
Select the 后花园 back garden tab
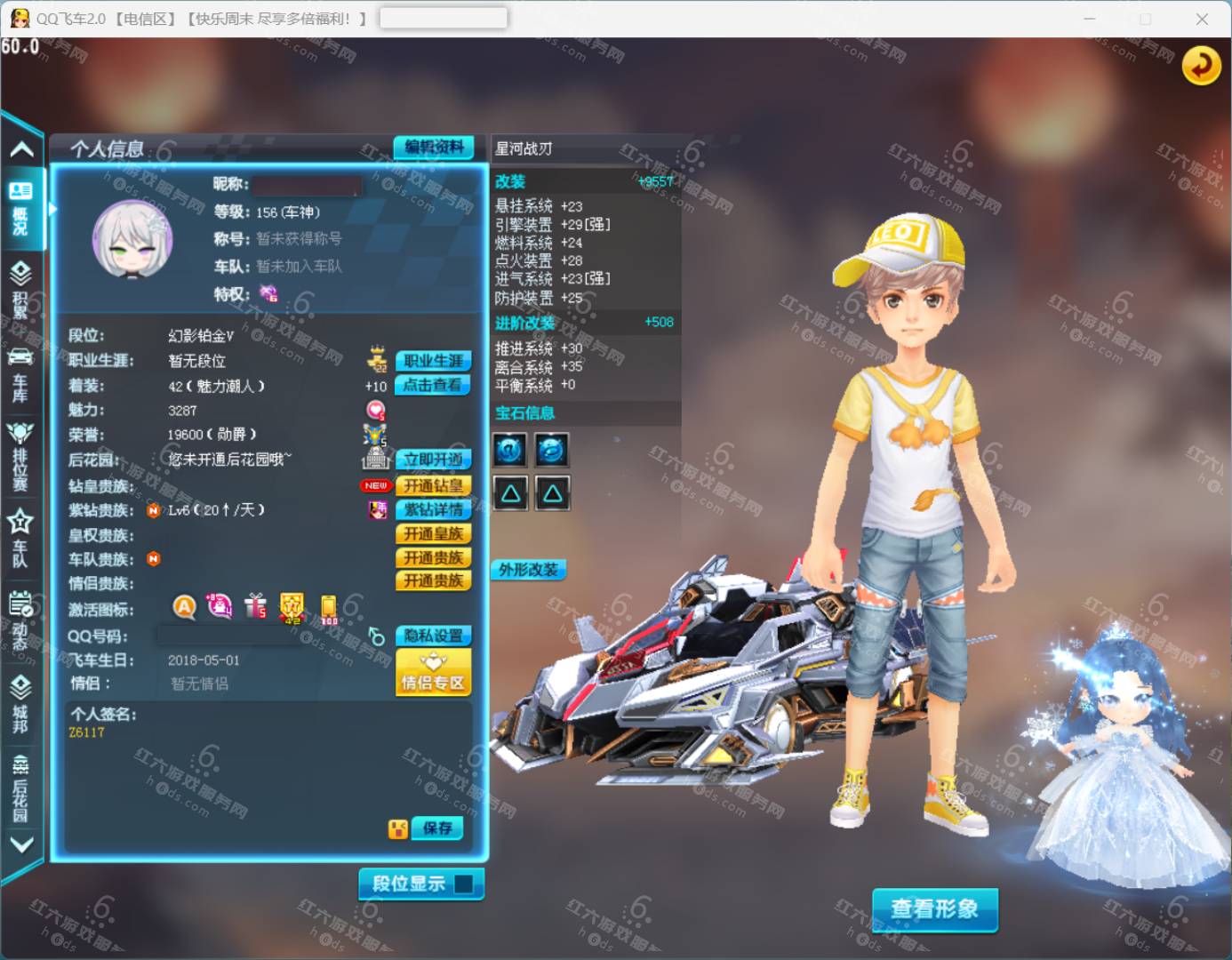[x=20, y=787]
